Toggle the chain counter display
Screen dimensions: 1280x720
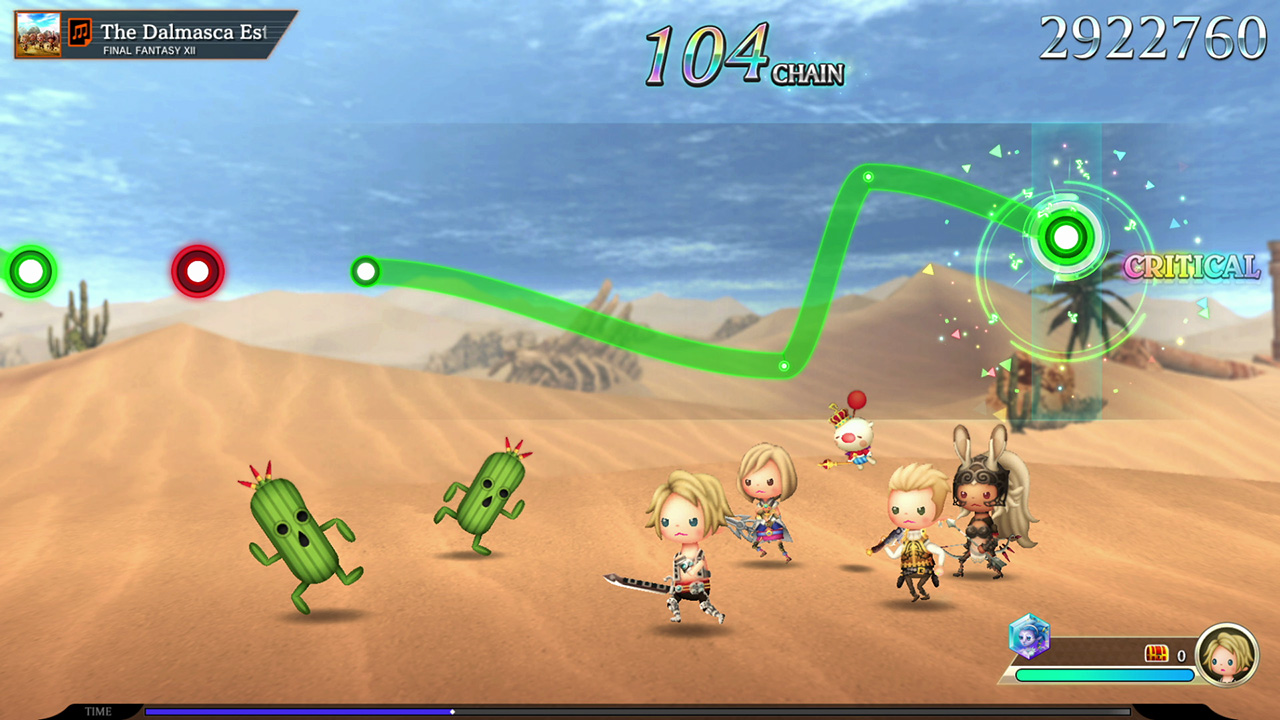click(745, 55)
